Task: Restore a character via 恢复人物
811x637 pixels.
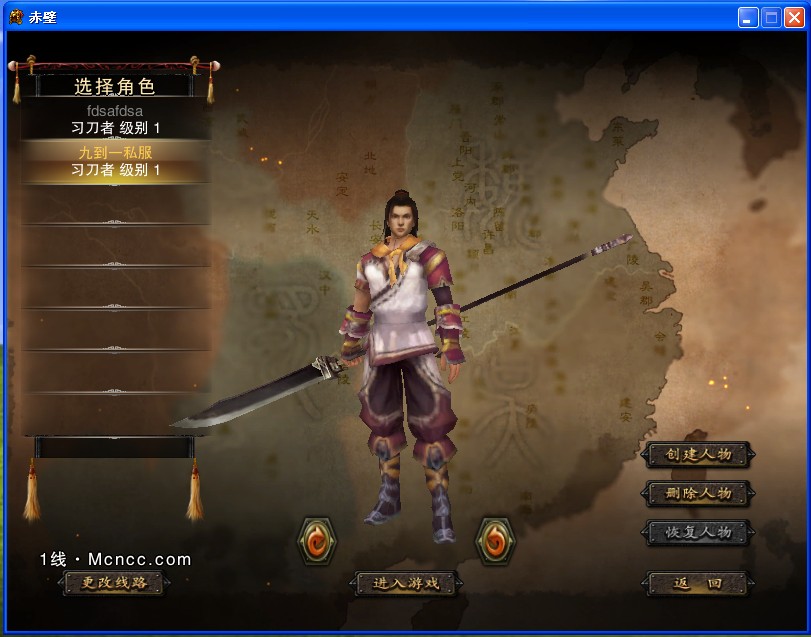Action: click(x=698, y=532)
